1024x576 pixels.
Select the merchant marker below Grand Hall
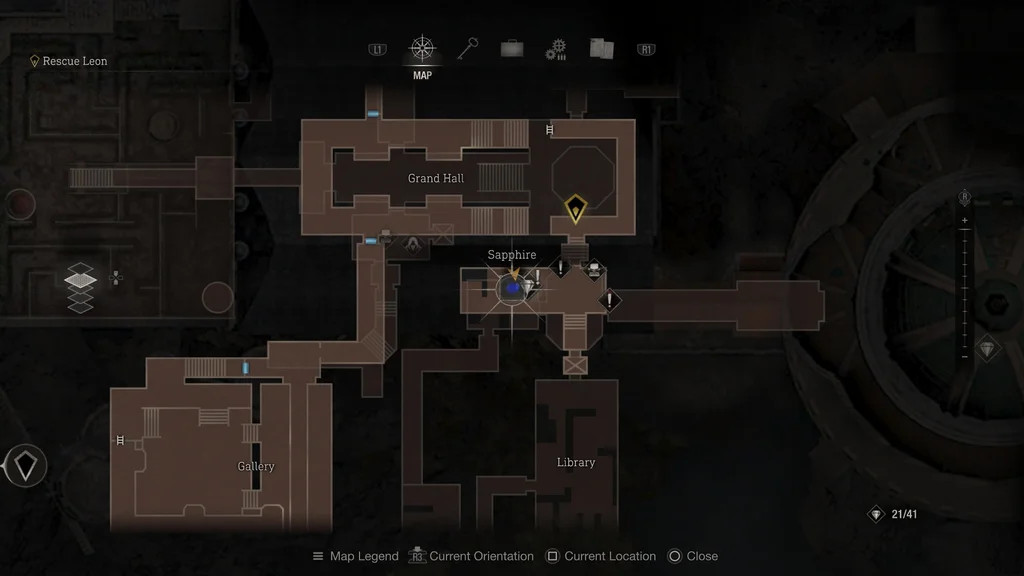point(412,242)
